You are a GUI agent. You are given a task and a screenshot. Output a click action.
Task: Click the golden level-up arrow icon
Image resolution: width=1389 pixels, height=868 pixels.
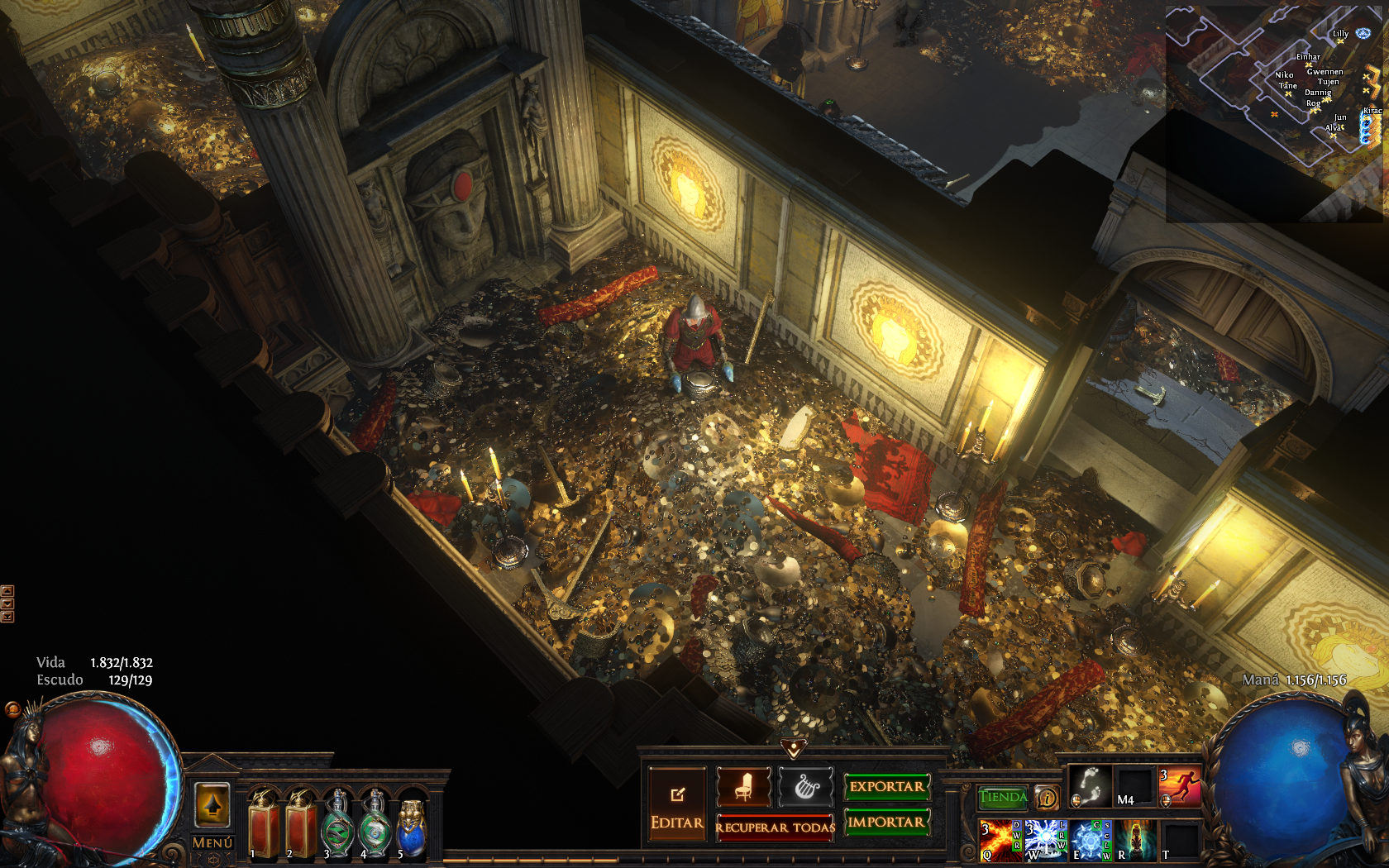(212, 804)
